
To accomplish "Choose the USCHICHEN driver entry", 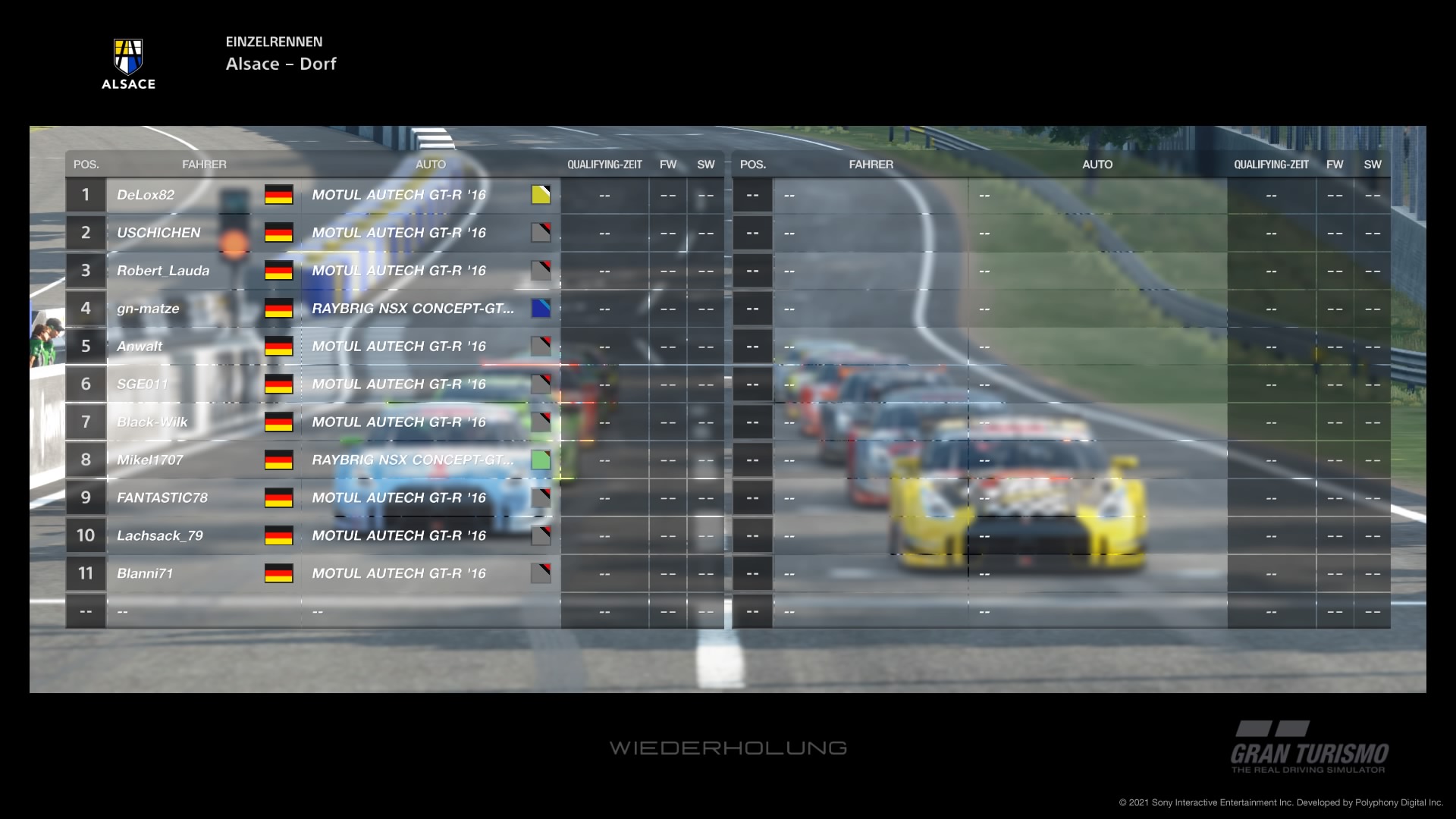I will pyautogui.click(x=158, y=233).
